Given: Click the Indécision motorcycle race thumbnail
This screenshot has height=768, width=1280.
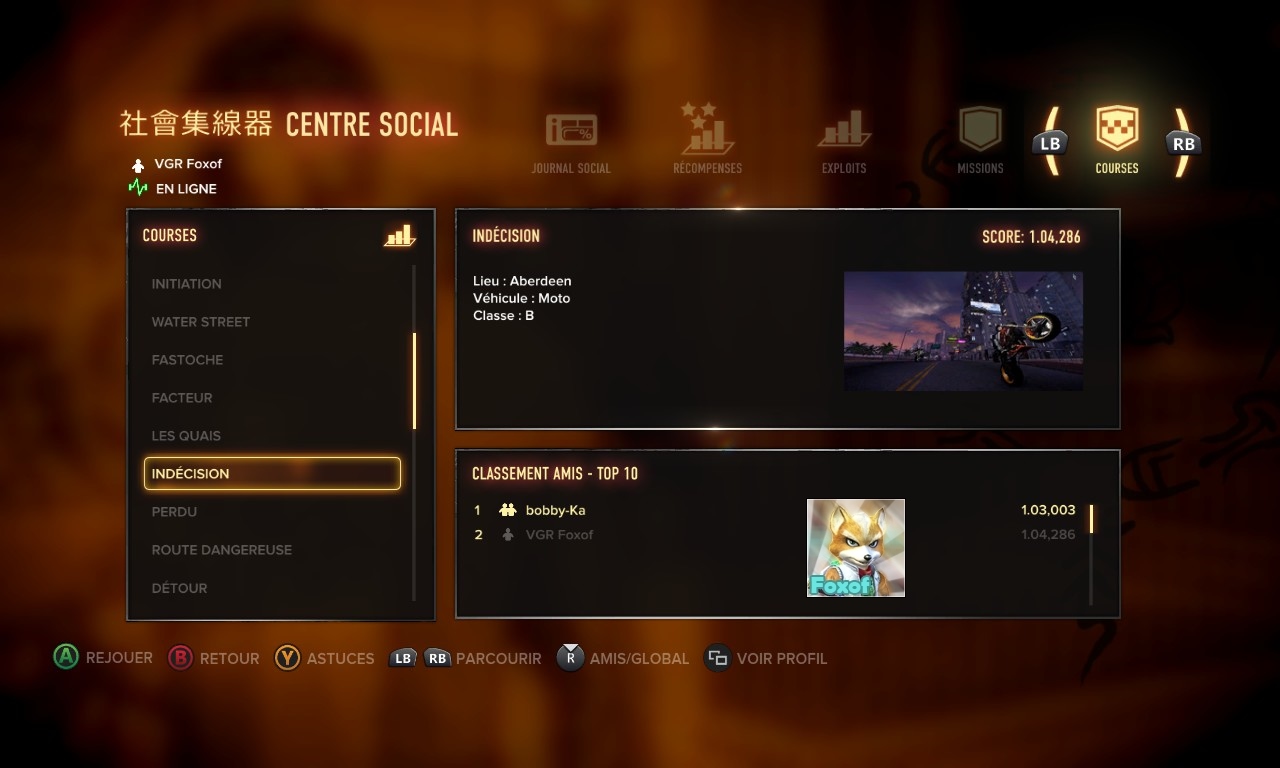Looking at the screenshot, I should click(x=963, y=331).
